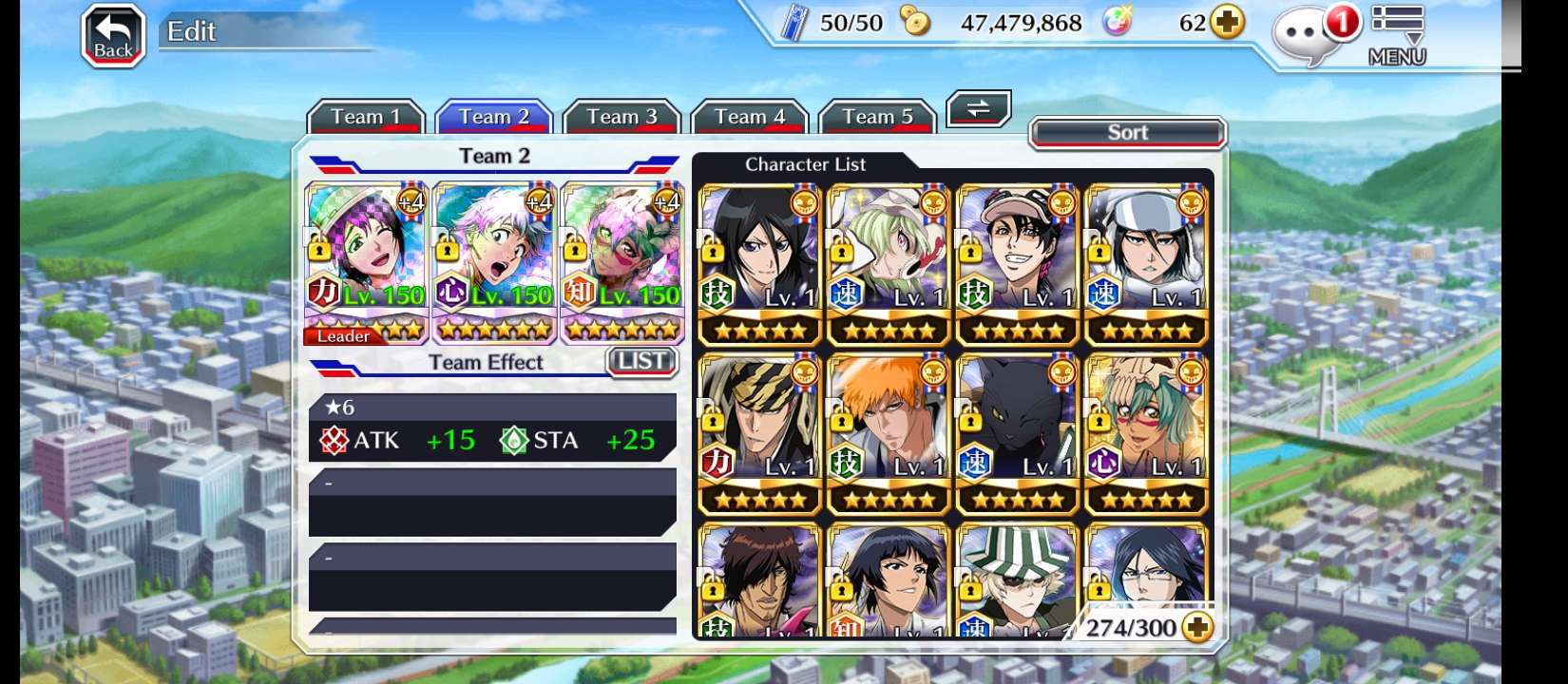Open the Team 4 tab
This screenshot has height=684, width=1568.
click(x=749, y=118)
